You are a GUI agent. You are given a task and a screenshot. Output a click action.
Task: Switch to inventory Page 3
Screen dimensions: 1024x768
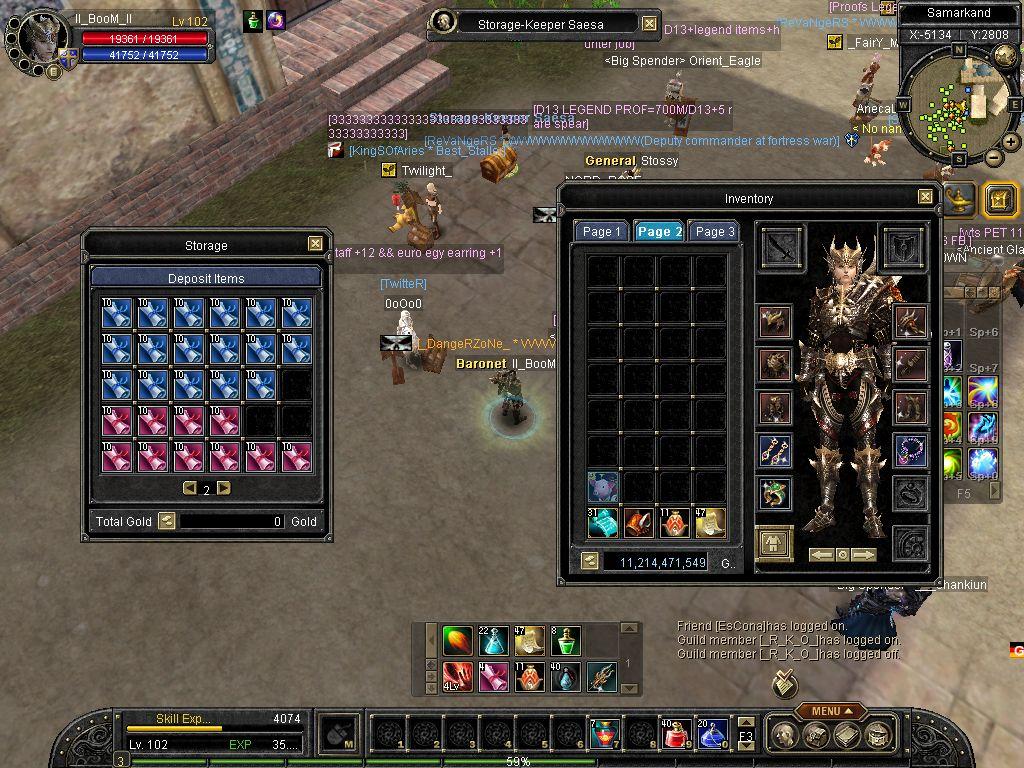(x=715, y=231)
